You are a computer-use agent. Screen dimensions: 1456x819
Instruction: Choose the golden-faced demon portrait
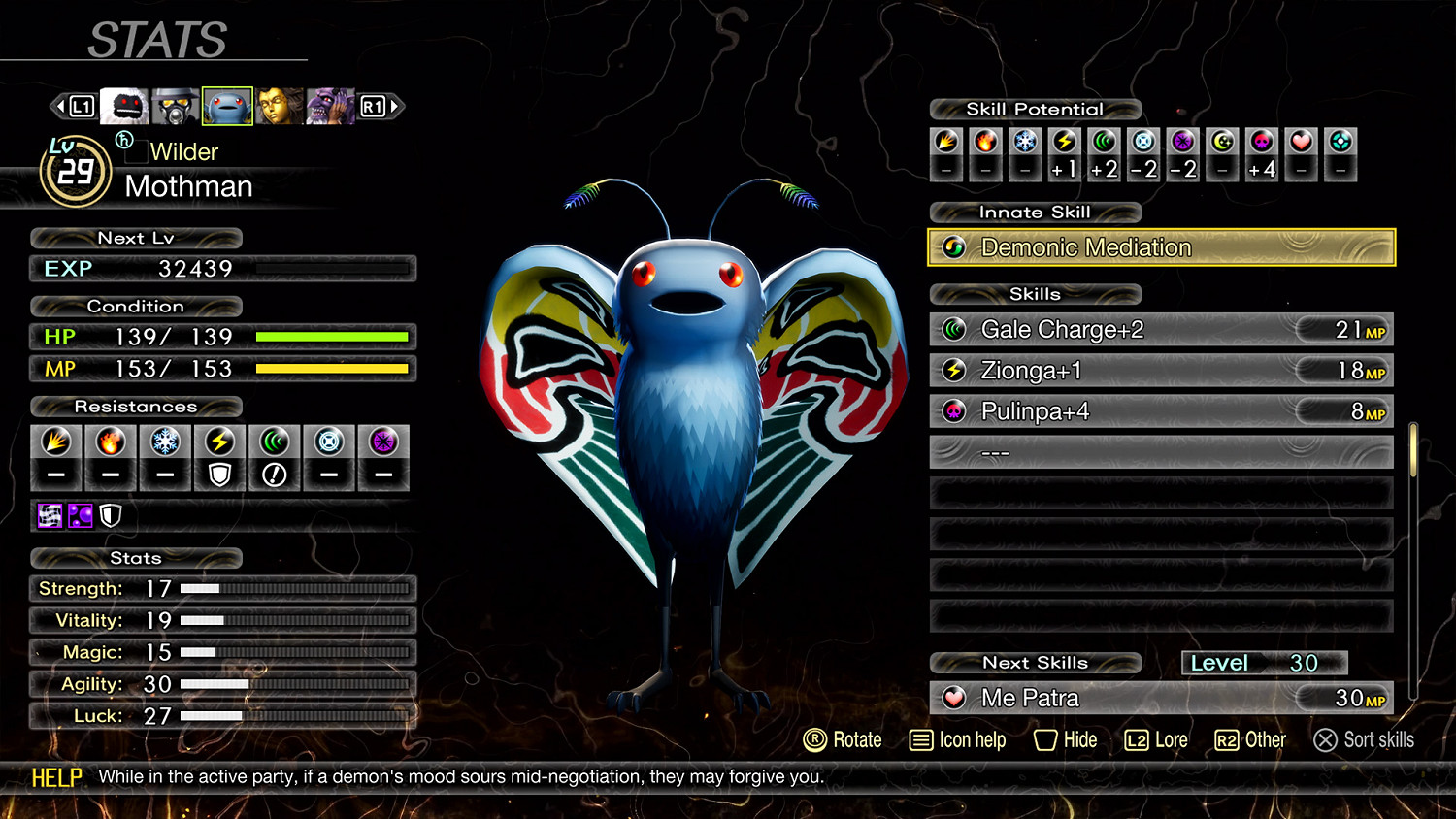279,107
